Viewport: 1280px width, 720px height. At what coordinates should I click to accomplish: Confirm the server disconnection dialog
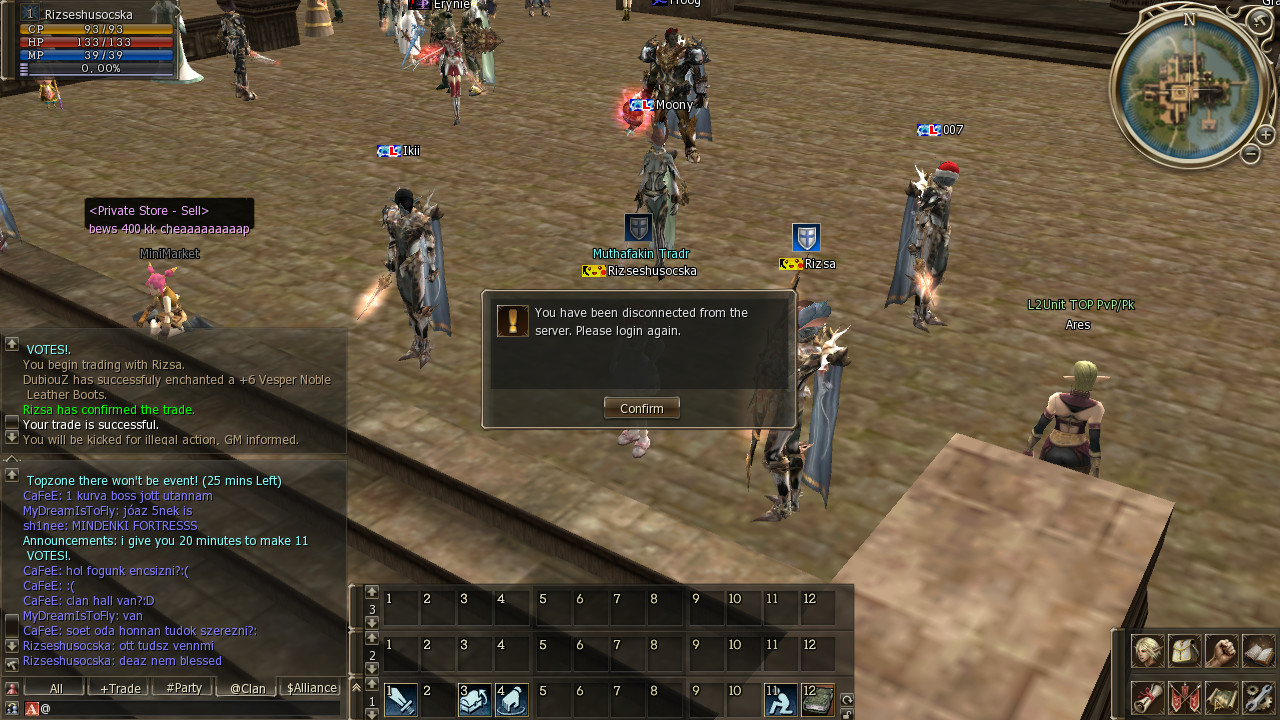coord(641,408)
